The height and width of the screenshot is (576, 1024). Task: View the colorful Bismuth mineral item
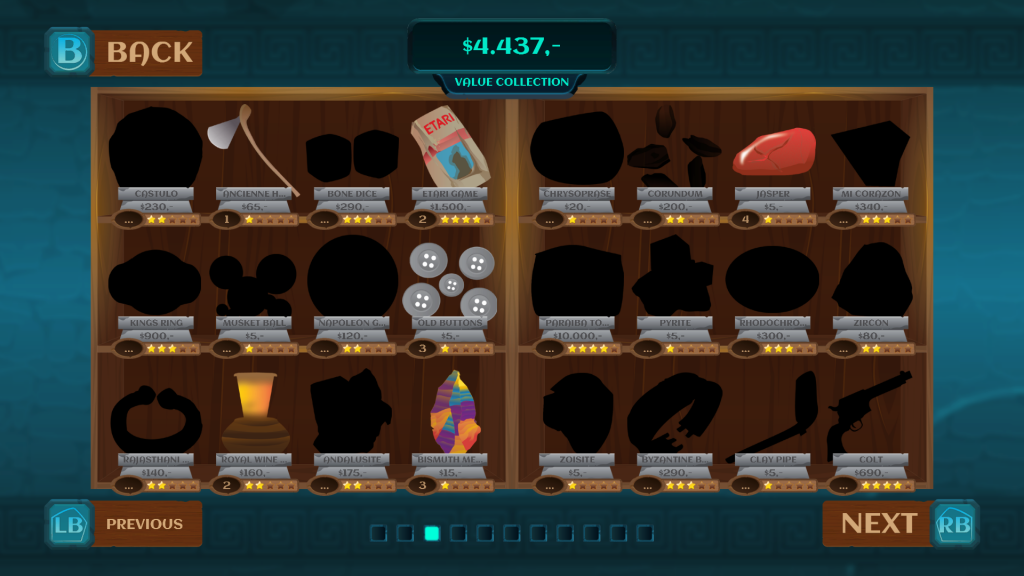point(449,412)
